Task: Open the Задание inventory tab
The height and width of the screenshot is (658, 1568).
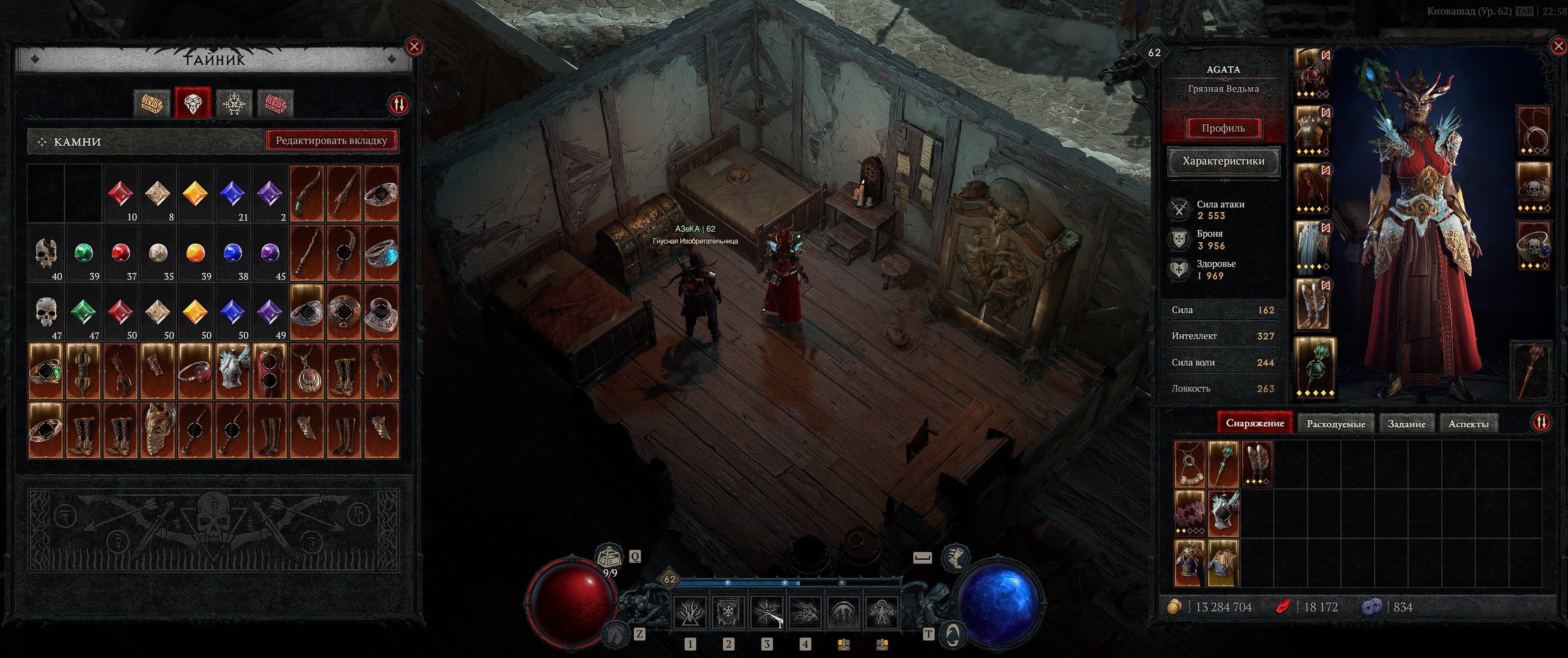Action: click(1406, 424)
